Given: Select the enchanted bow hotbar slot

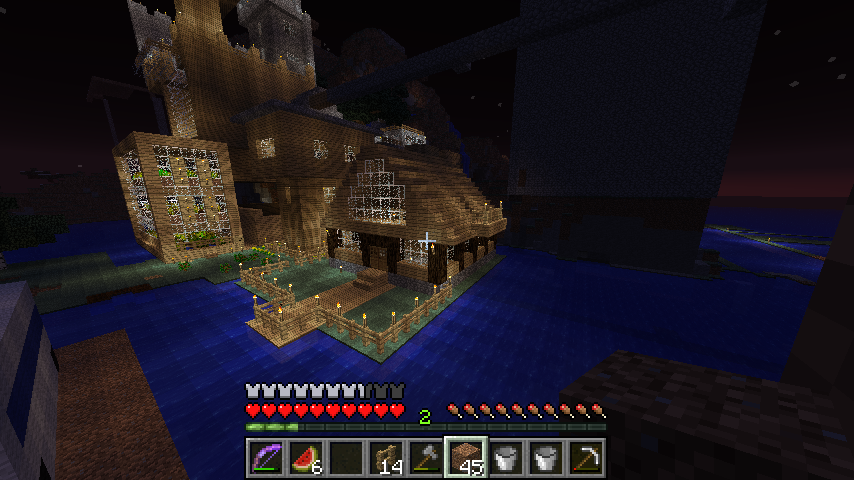Looking at the screenshot, I should tap(266, 457).
